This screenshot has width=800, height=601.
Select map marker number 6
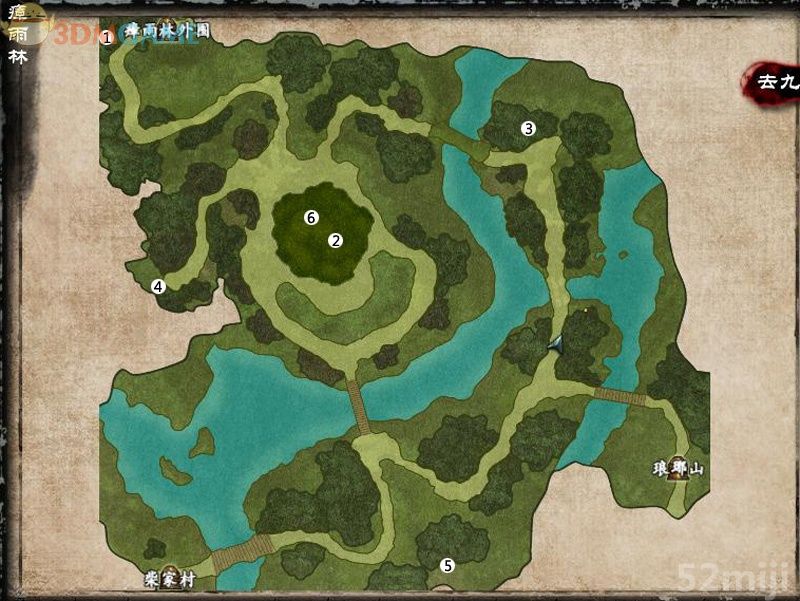point(311,217)
